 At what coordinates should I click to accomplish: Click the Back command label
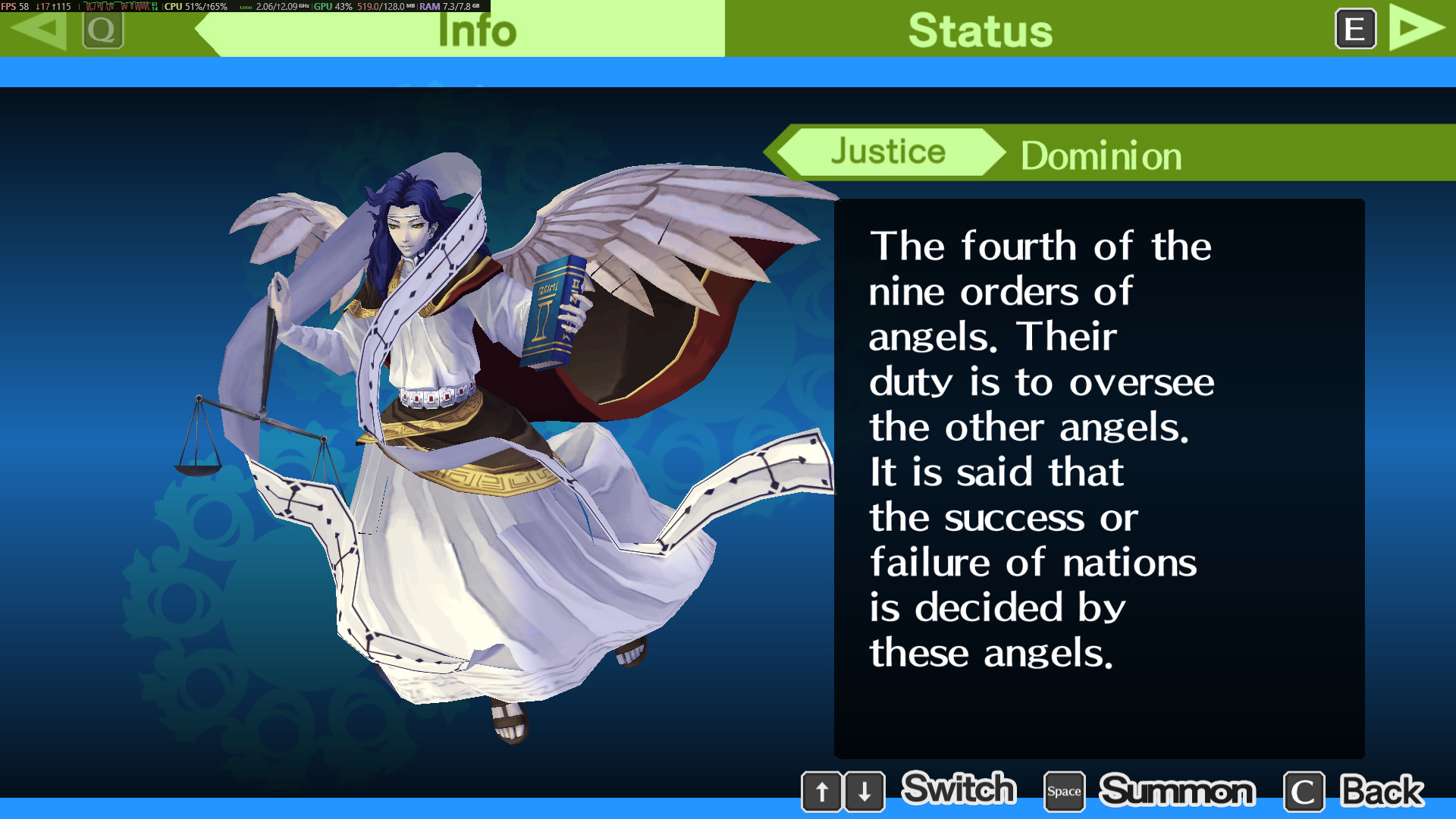(1382, 791)
